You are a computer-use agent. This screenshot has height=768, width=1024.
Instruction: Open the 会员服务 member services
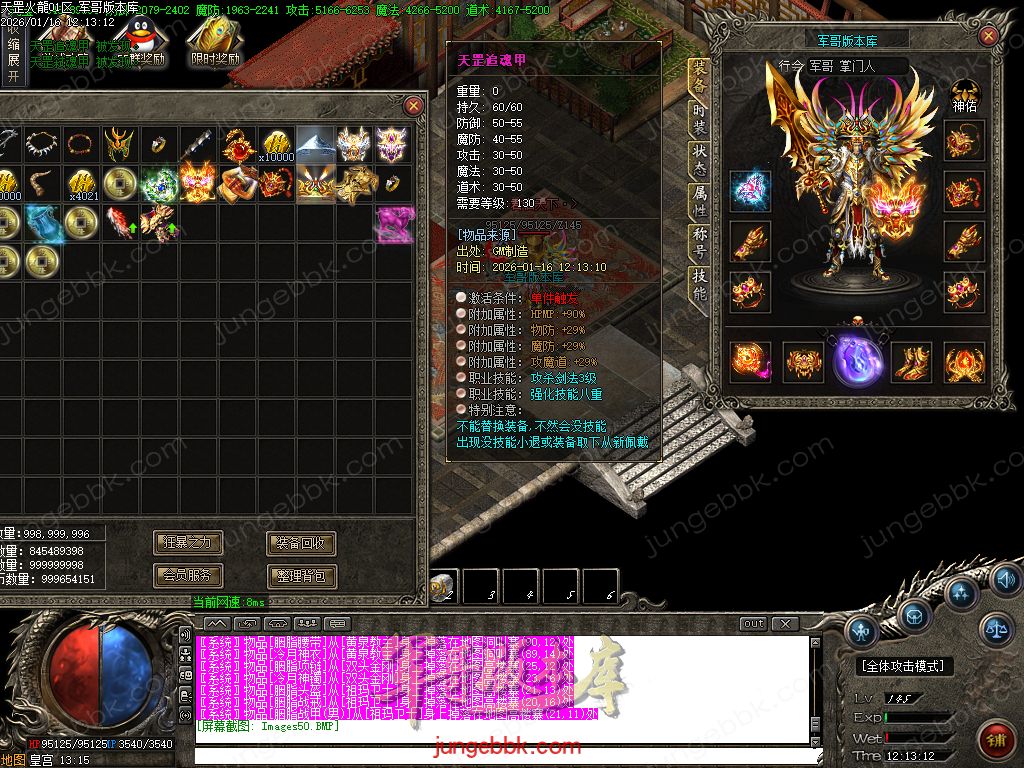click(188, 576)
